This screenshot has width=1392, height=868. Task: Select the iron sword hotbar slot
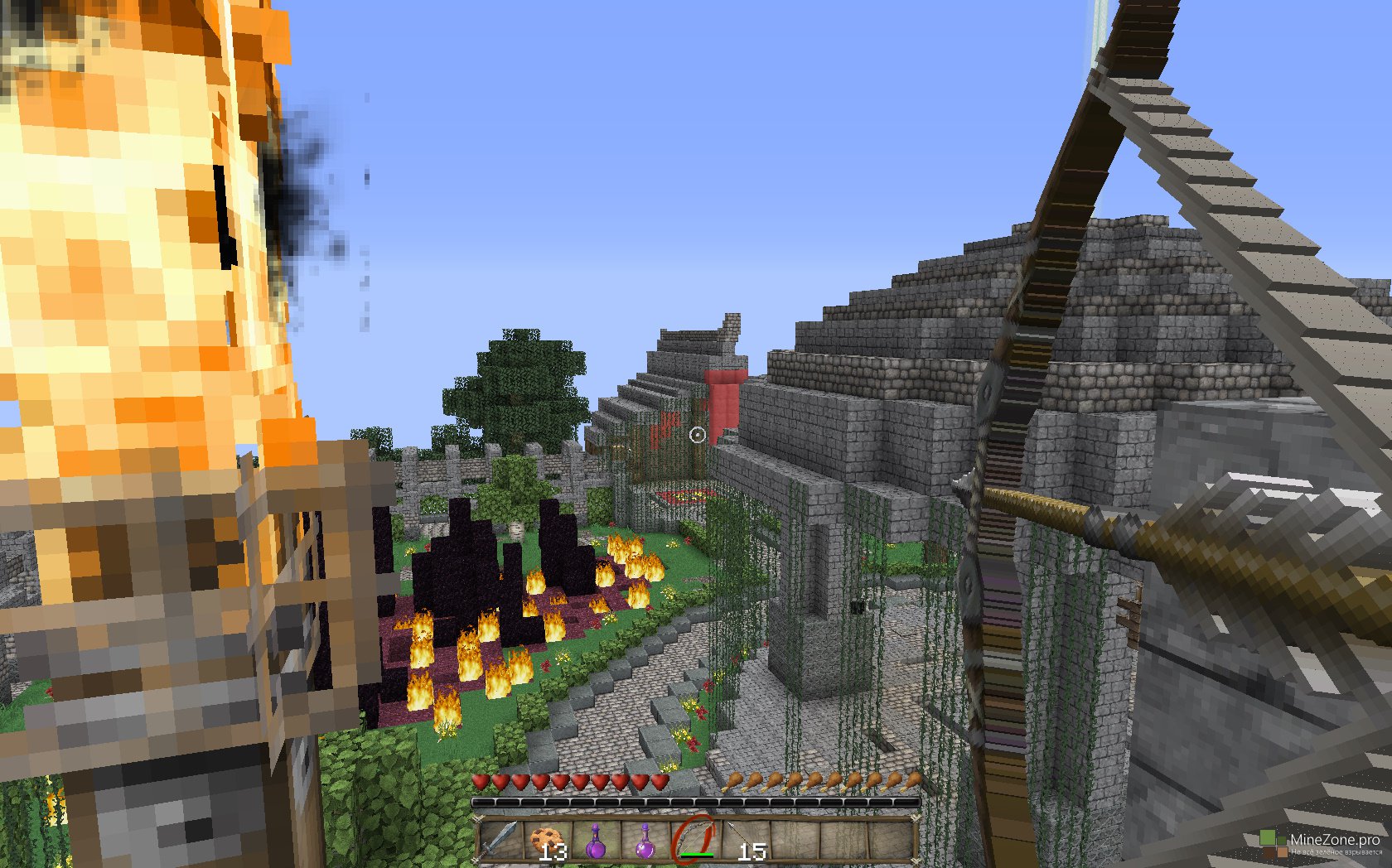pyautogui.click(x=500, y=839)
